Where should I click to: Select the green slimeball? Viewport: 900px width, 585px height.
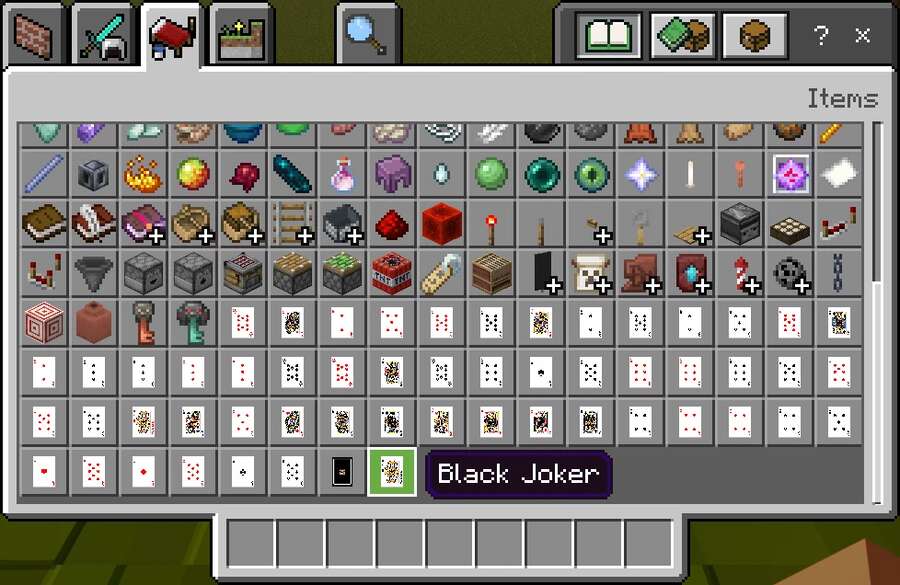pos(491,174)
